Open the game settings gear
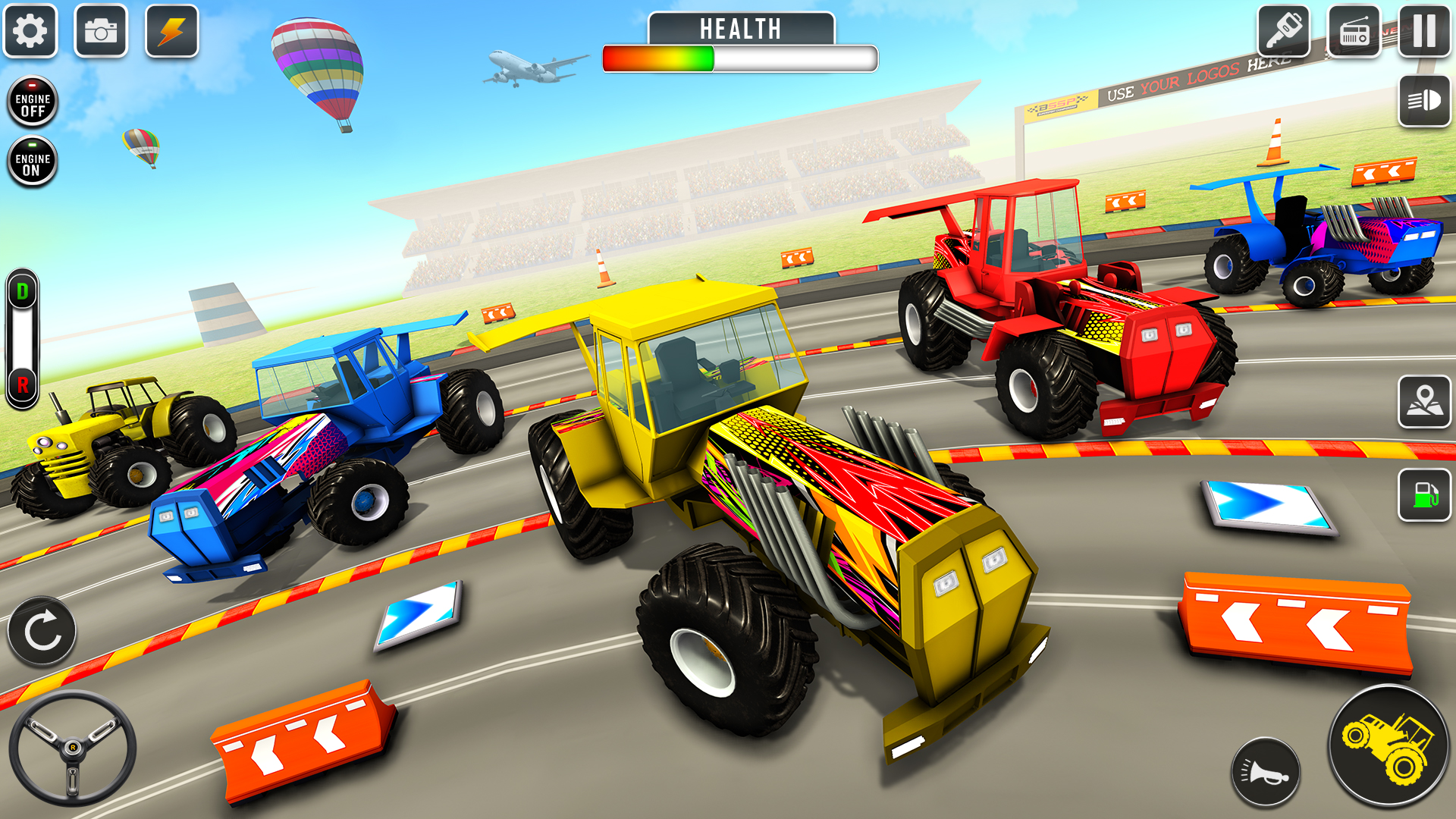1456x819 pixels. click(x=30, y=32)
